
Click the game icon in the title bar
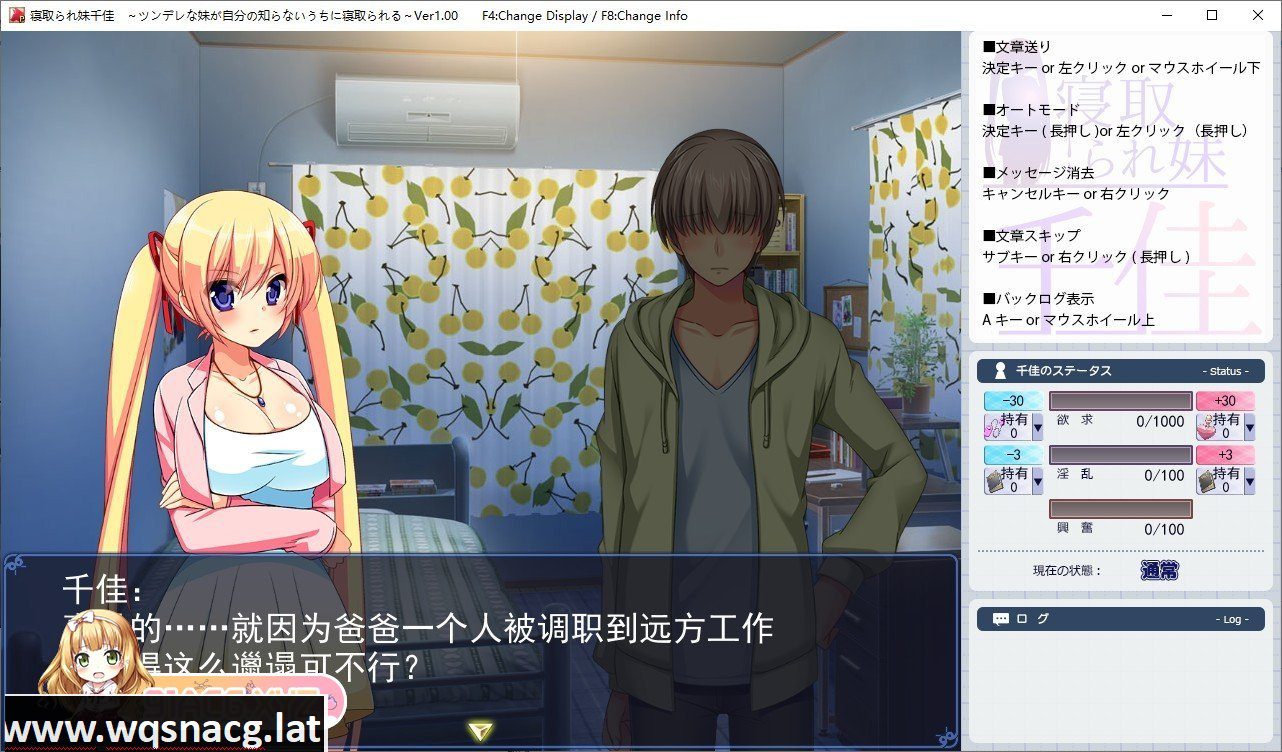[16, 15]
